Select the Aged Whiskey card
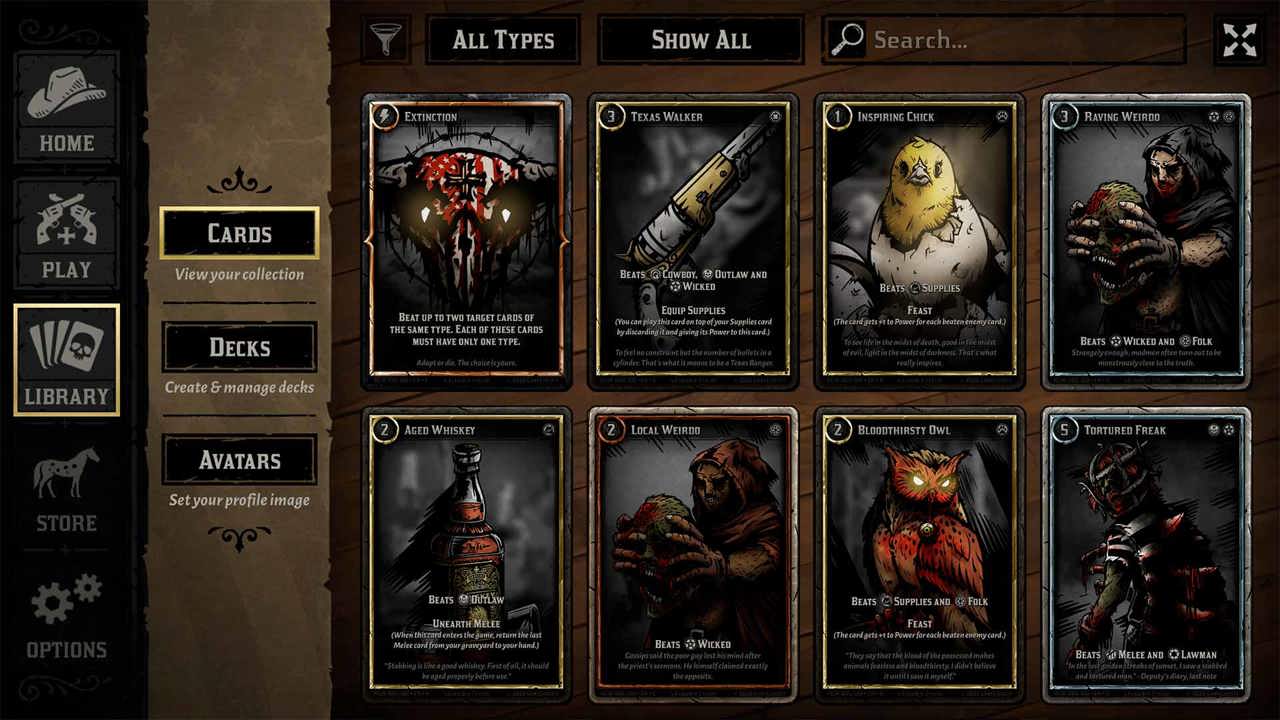The height and width of the screenshot is (720, 1280). 467,554
